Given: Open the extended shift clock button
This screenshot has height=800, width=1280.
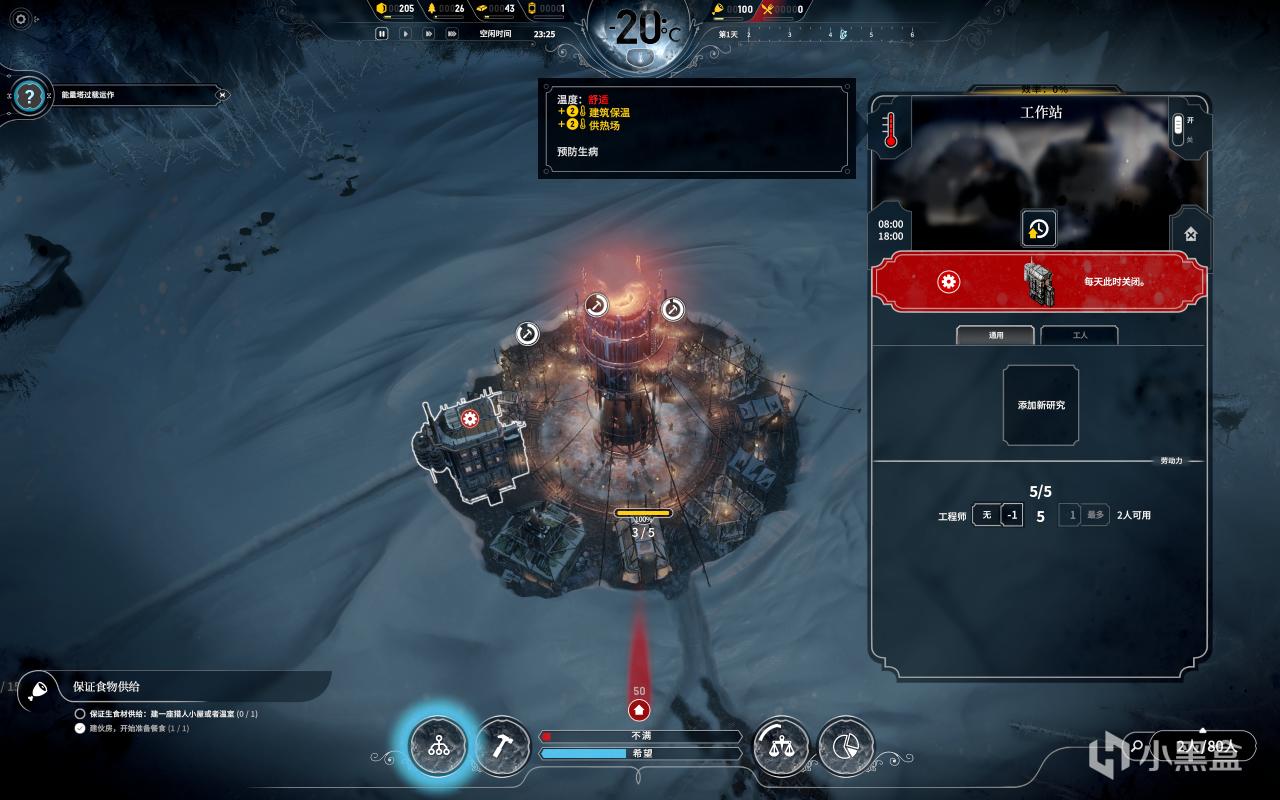Looking at the screenshot, I should 1038,229.
